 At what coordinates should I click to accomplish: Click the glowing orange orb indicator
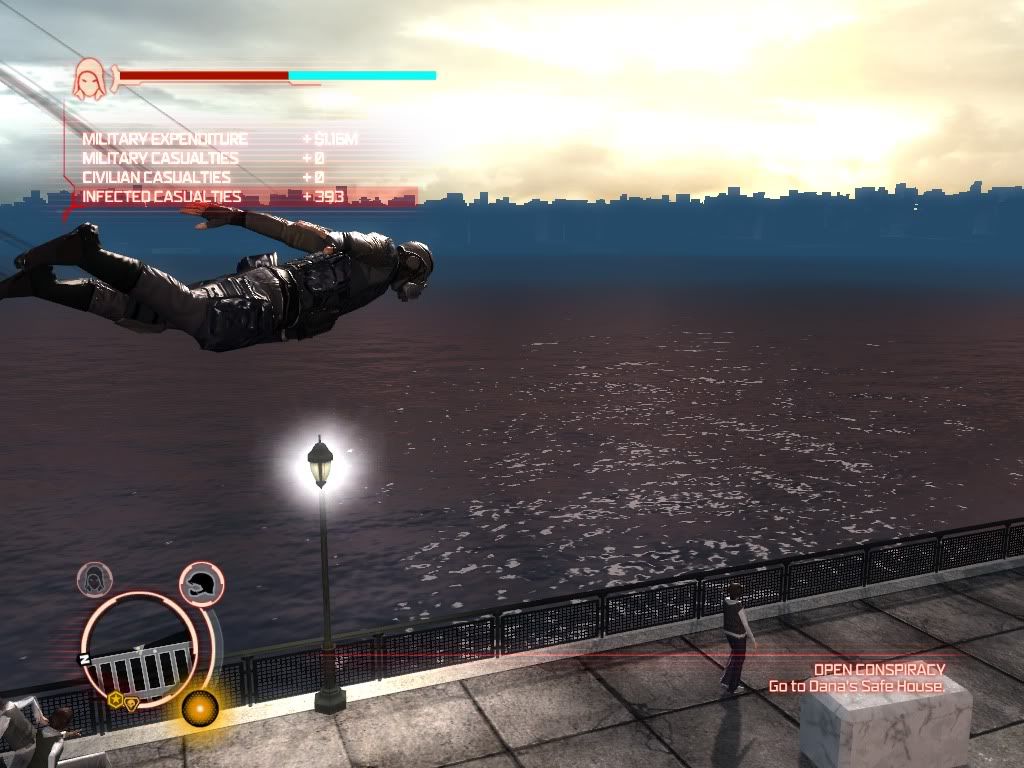[x=200, y=708]
